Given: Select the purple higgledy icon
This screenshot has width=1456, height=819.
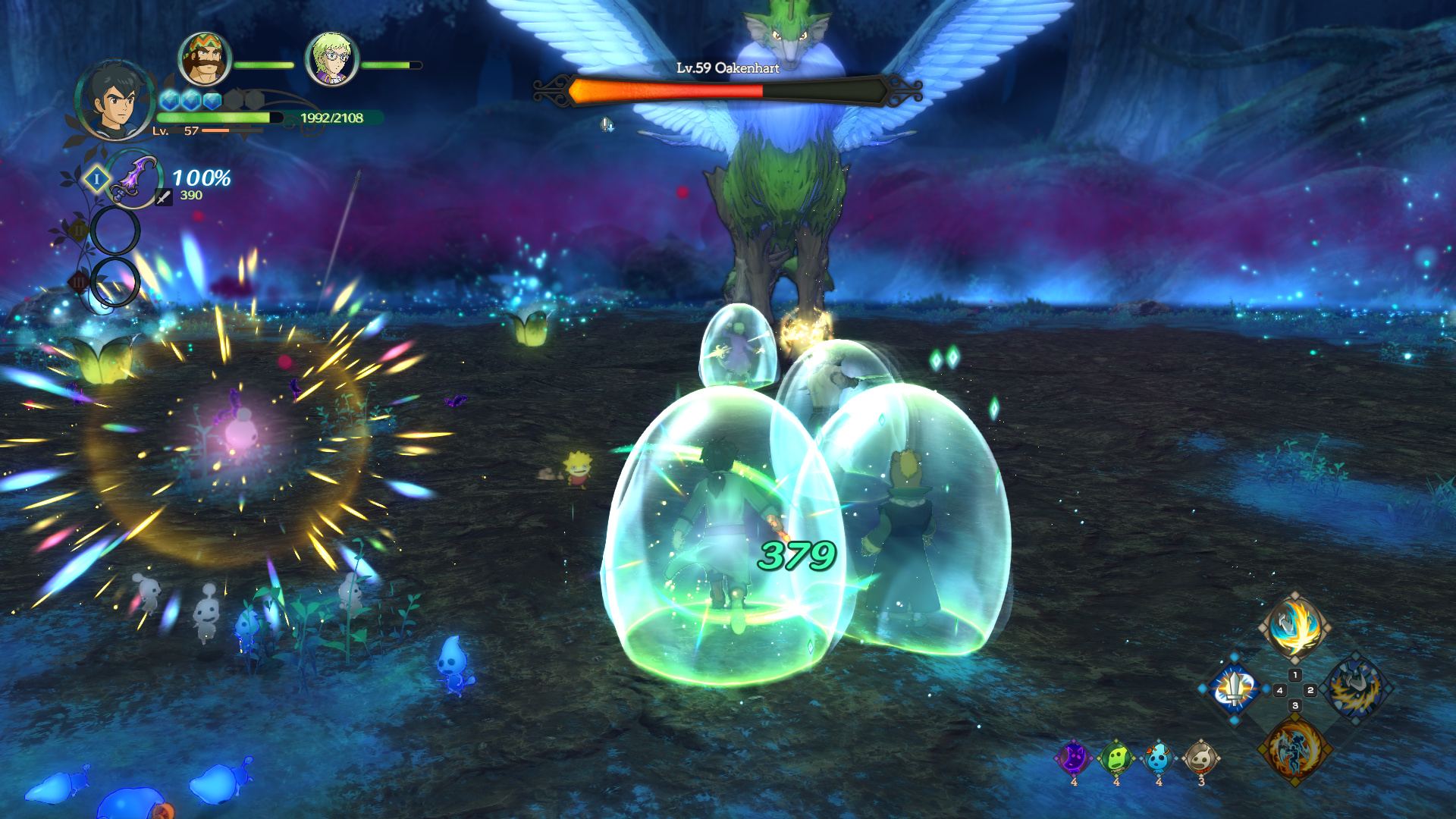Looking at the screenshot, I should [1074, 758].
